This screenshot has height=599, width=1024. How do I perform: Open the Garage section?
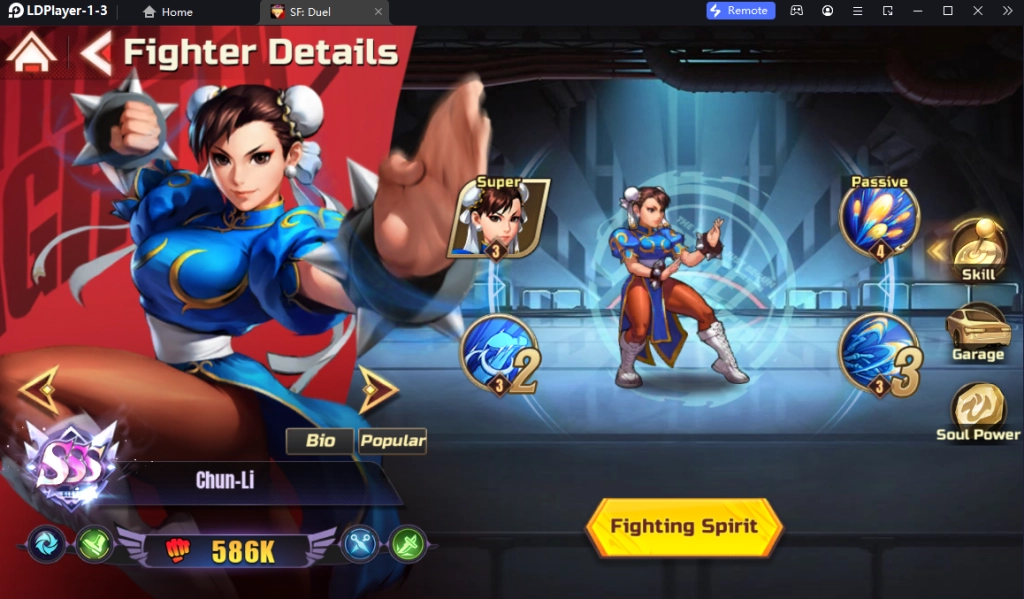click(978, 332)
